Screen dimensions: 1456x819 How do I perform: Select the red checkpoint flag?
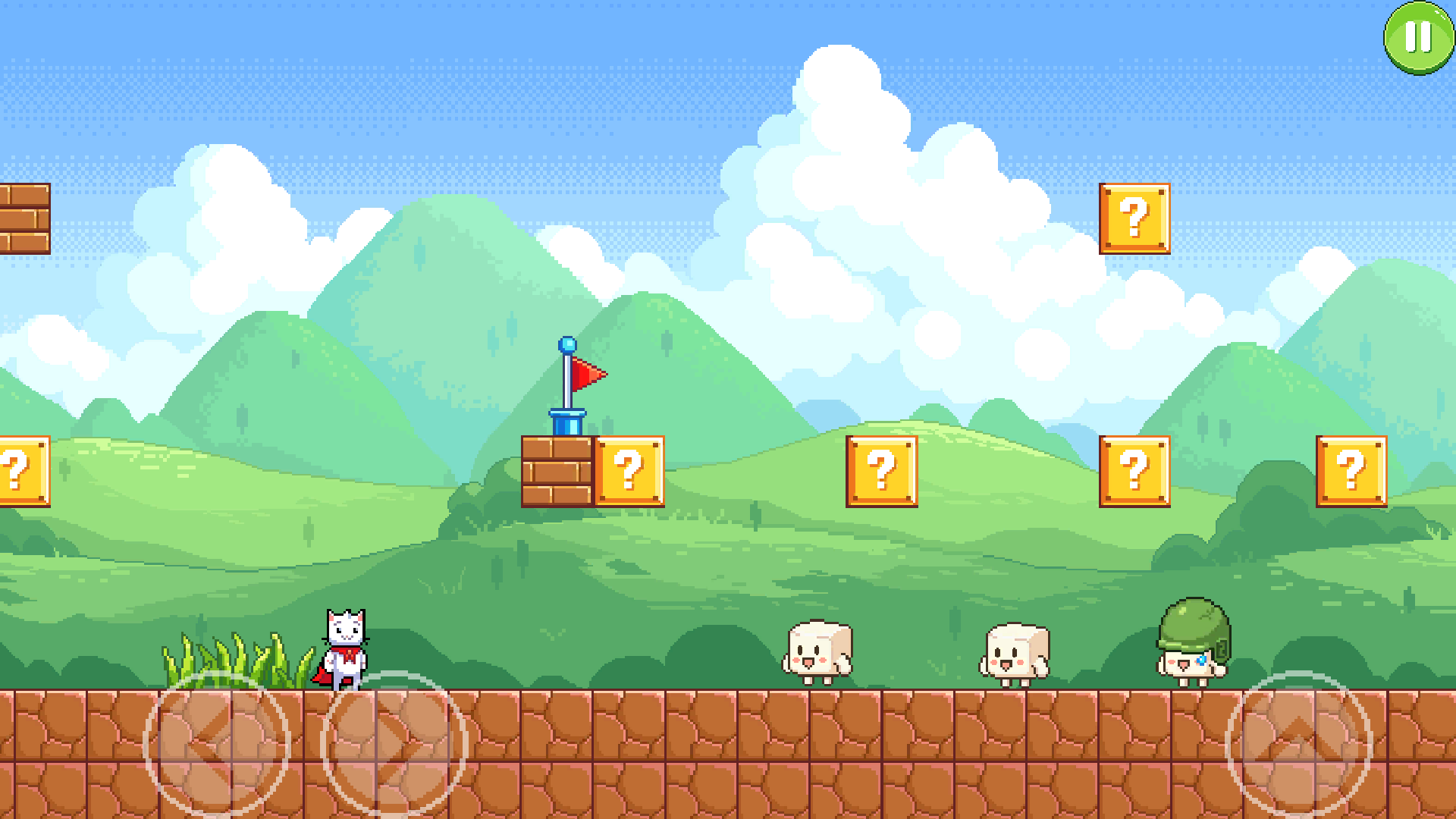(x=588, y=373)
